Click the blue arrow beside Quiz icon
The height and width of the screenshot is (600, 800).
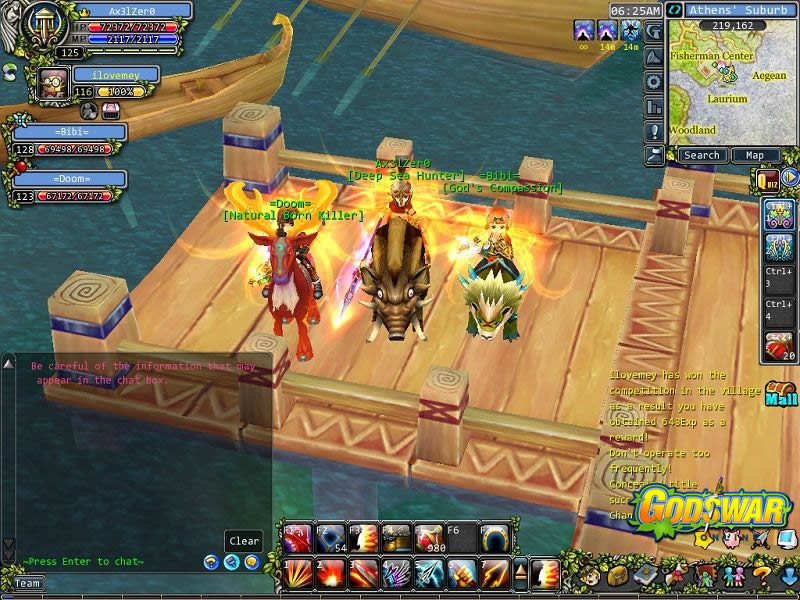[x=790, y=178]
